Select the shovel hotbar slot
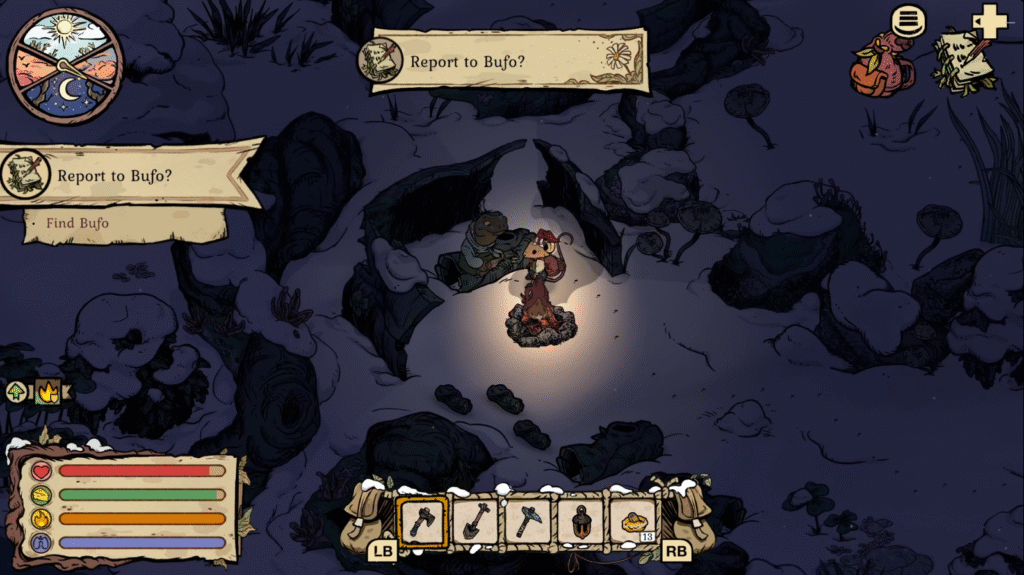Screen dimensions: 1024x575 tap(475, 521)
